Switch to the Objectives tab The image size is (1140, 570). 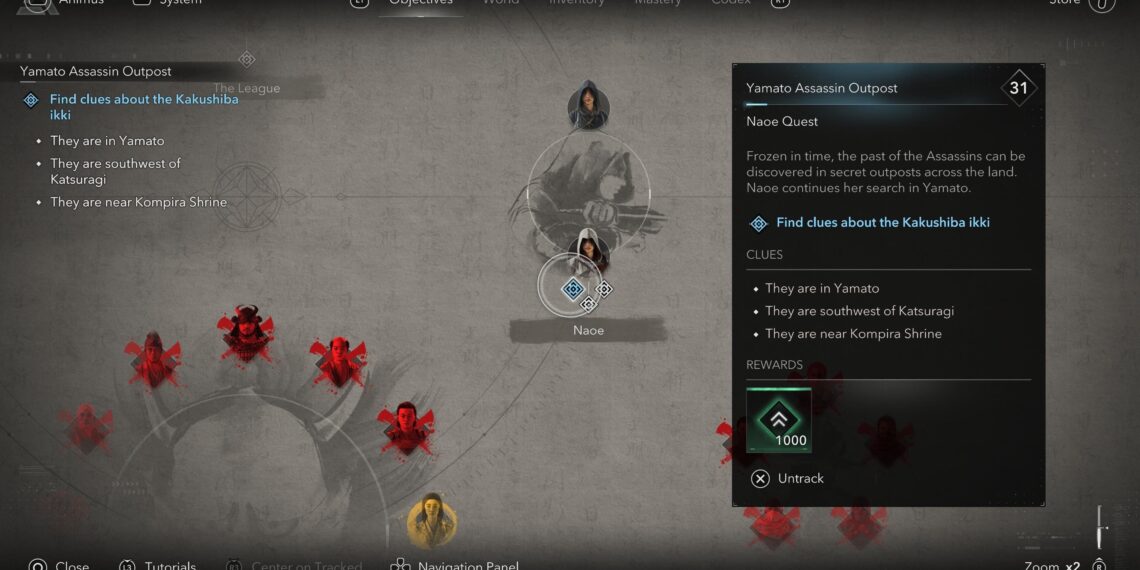(420, 3)
